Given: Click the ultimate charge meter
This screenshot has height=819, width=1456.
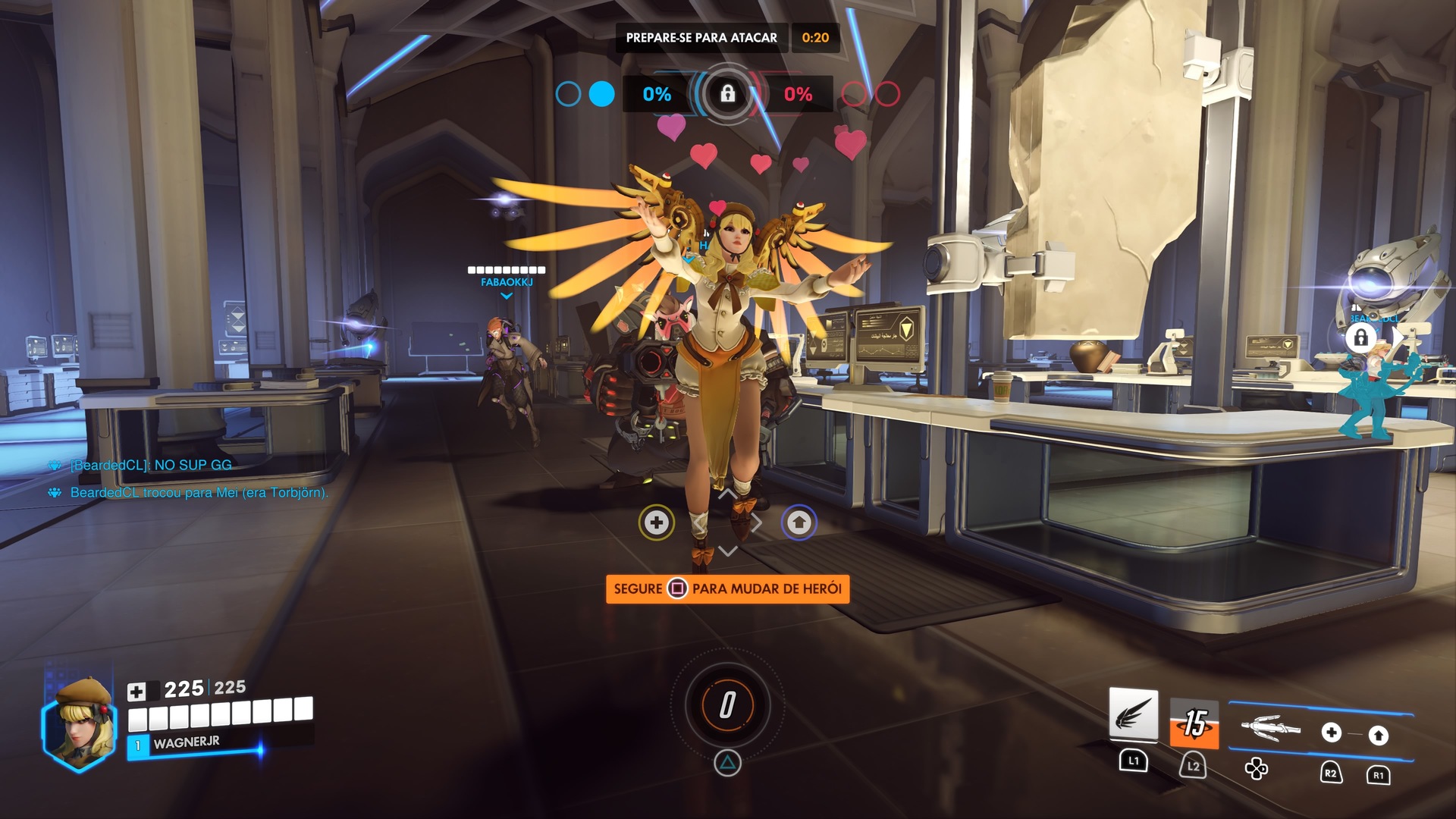Looking at the screenshot, I should coord(727,705).
